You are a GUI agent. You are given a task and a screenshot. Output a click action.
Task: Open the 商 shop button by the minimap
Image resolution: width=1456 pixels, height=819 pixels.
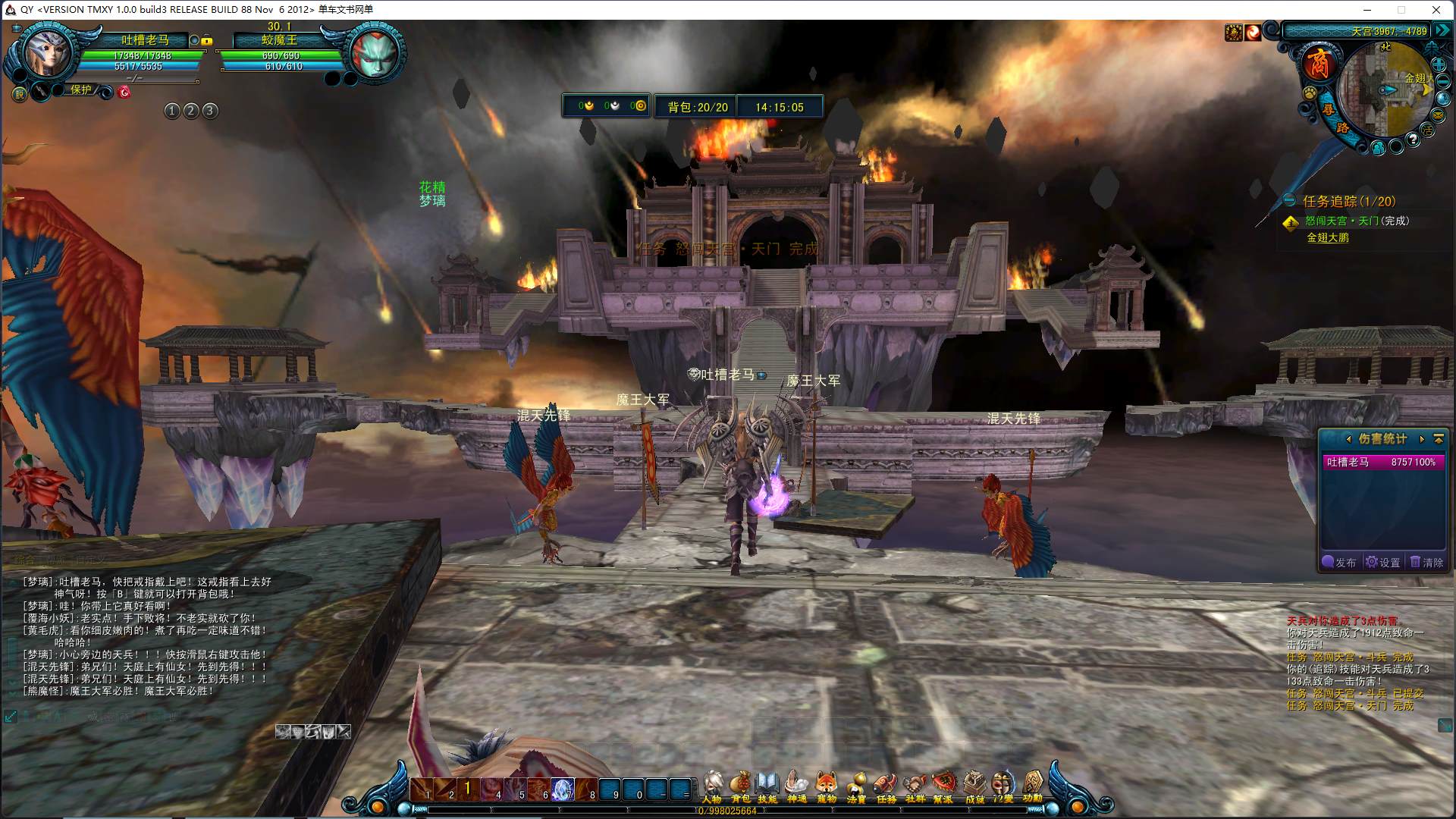coord(1319,63)
